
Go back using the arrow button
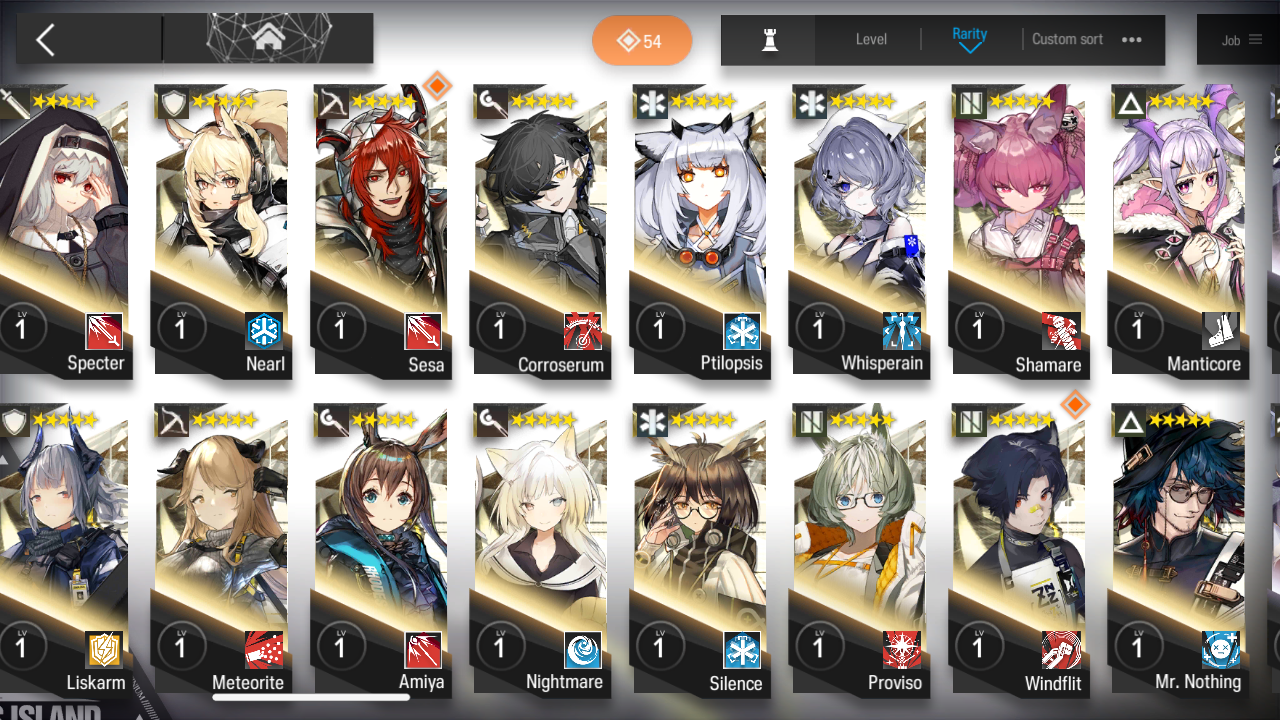tap(45, 40)
